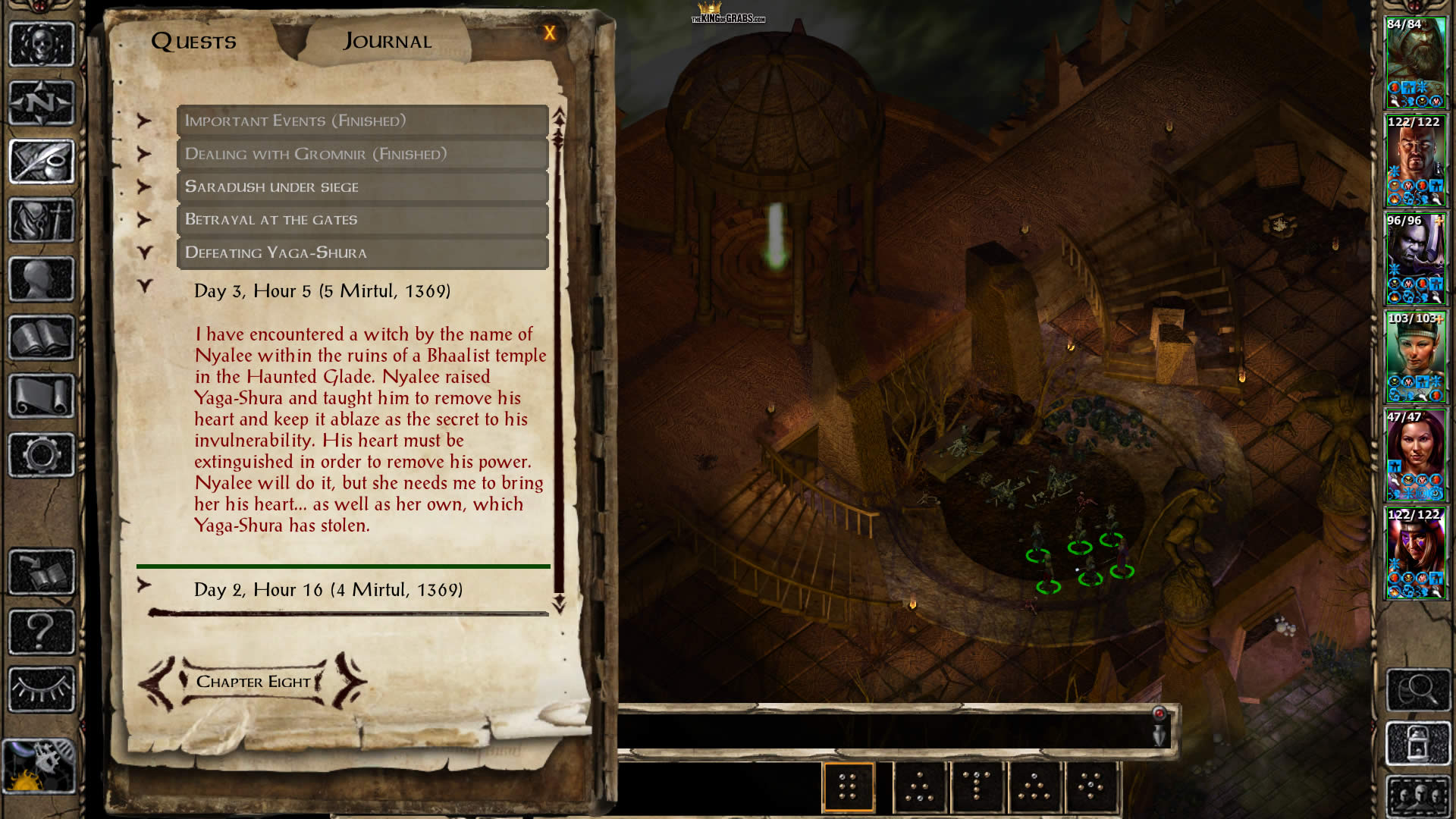
Task: Select the bearded top party portrait
Action: 1415,63
